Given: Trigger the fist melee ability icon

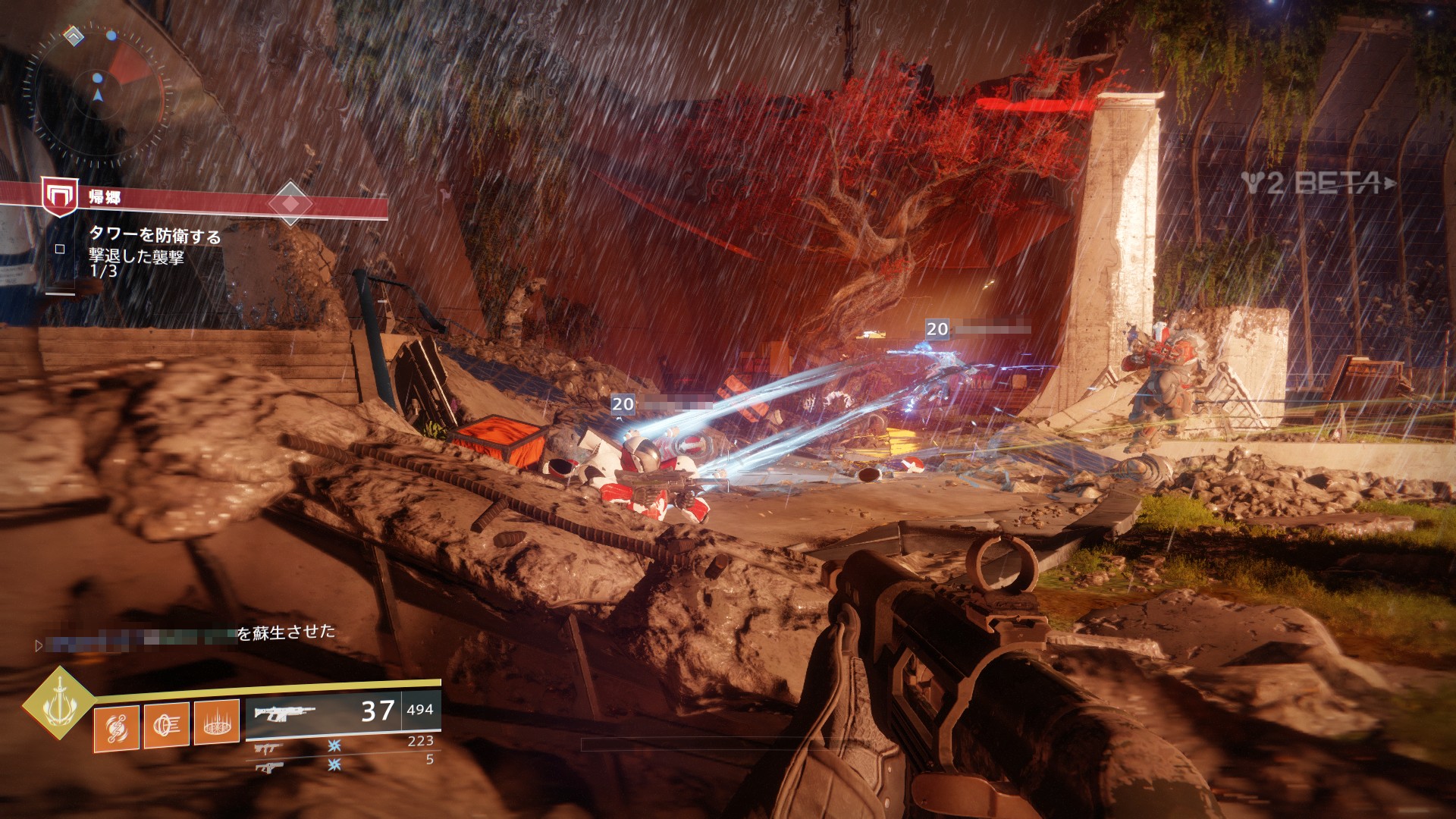Looking at the screenshot, I should pyautogui.click(x=166, y=725).
